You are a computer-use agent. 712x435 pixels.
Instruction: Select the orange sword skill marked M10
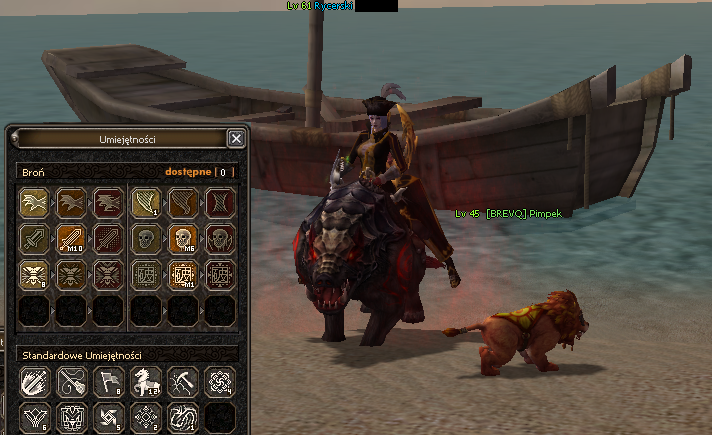point(70,238)
